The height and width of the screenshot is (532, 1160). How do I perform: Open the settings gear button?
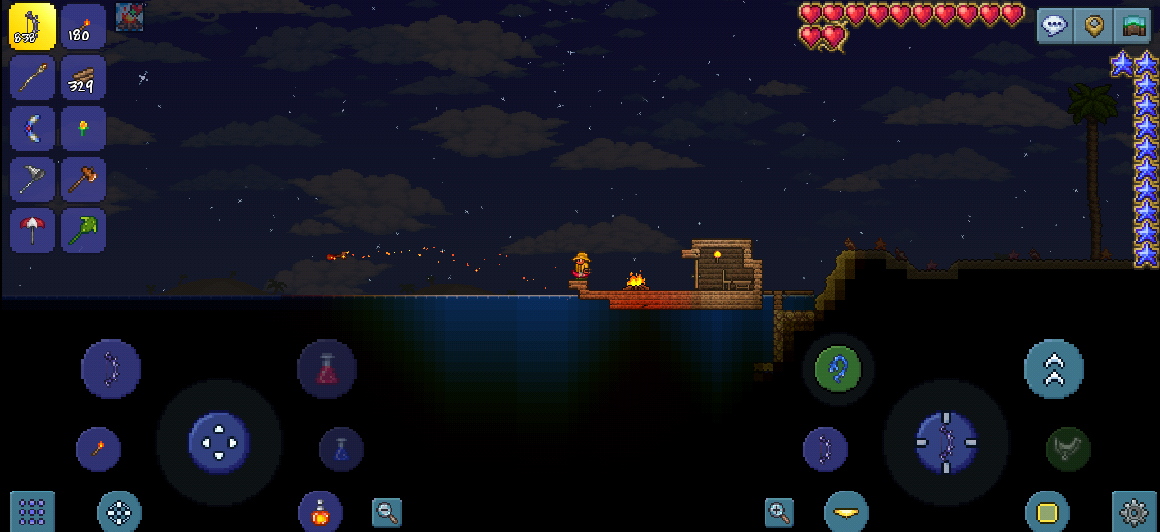pos(1134,512)
